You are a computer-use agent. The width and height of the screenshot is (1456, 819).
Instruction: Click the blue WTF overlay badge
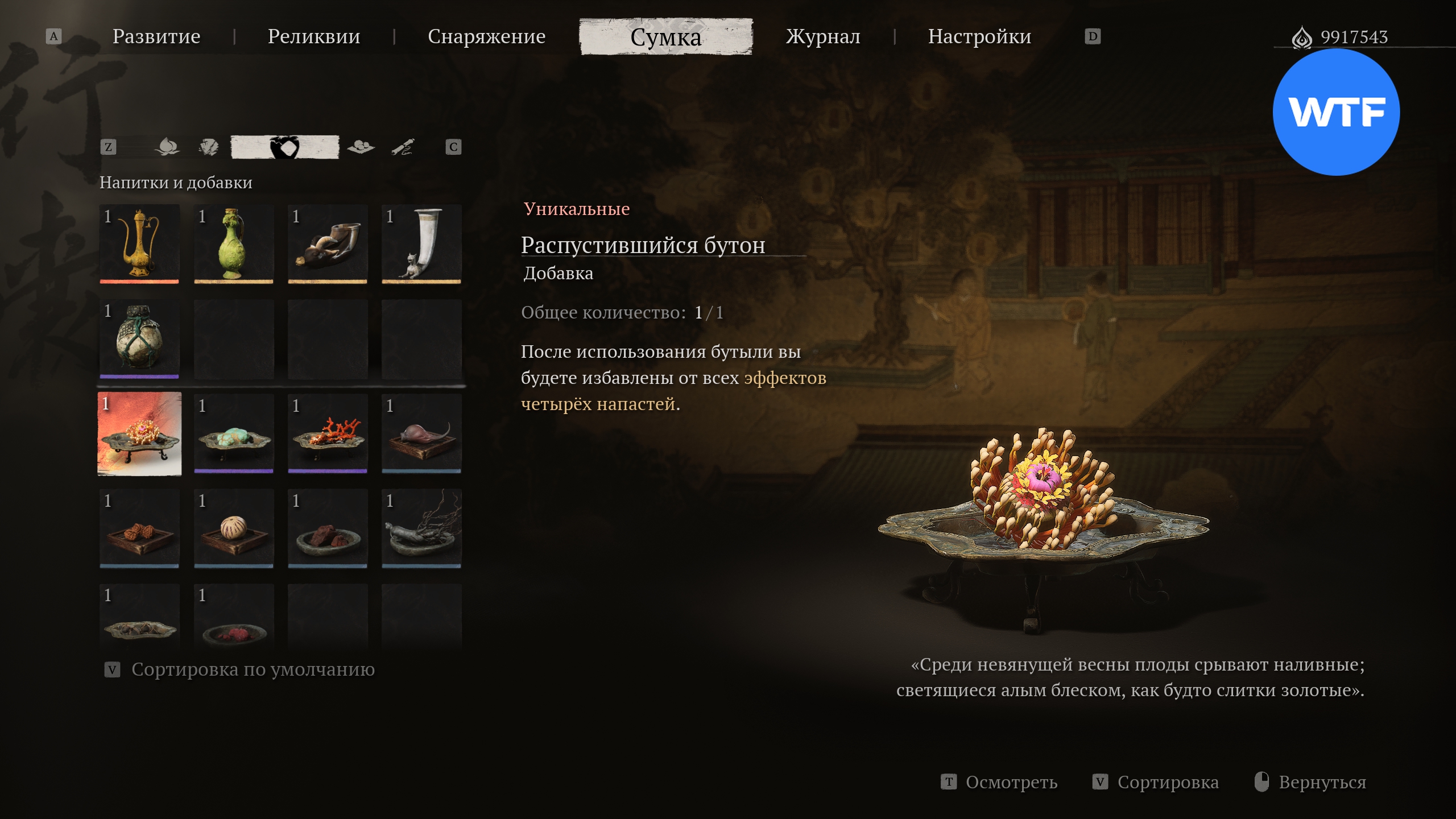[x=1336, y=112]
